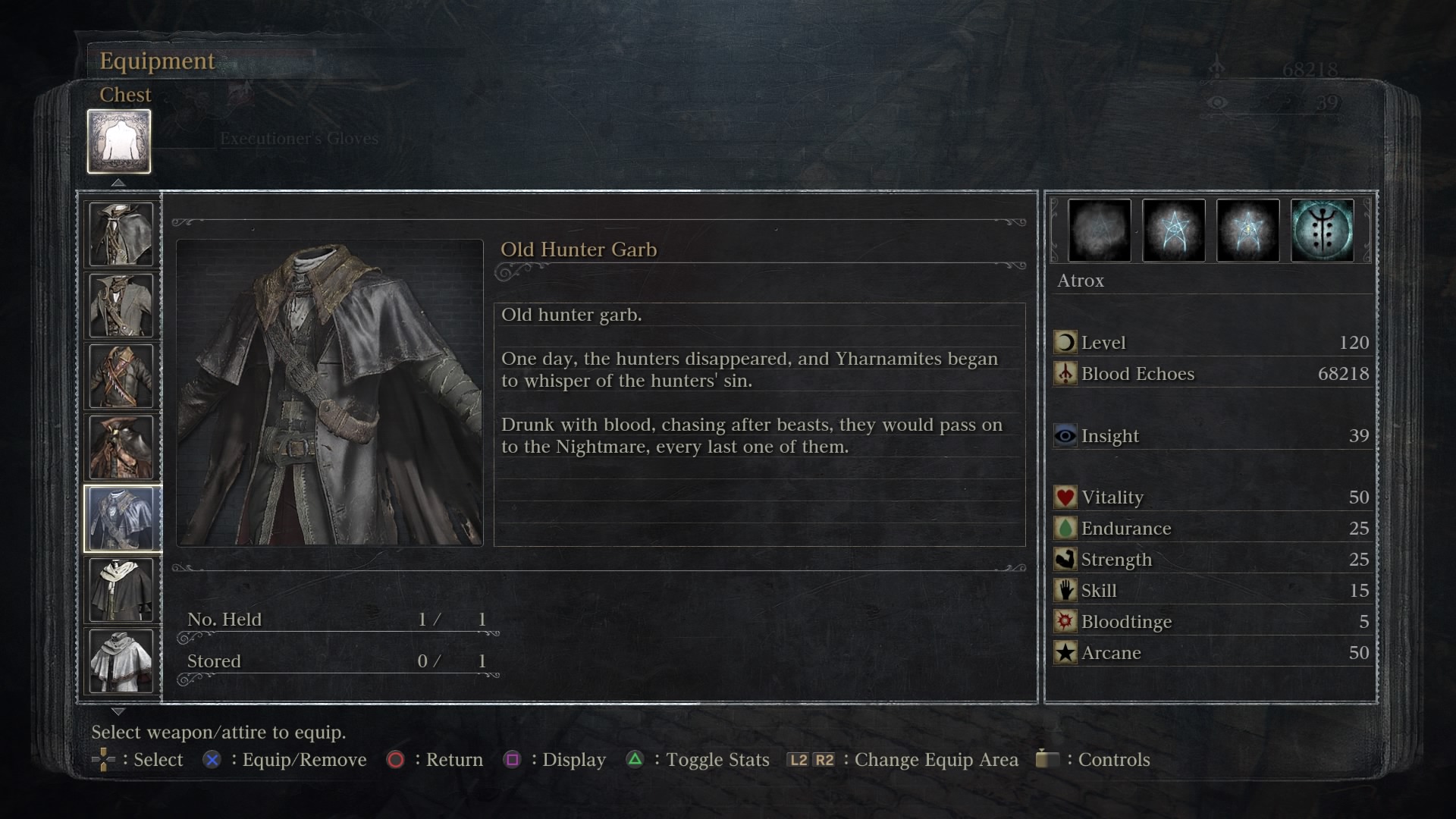Click the down arrow below the attire list
Image resolution: width=1456 pixels, height=819 pixels.
pyautogui.click(x=118, y=711)
